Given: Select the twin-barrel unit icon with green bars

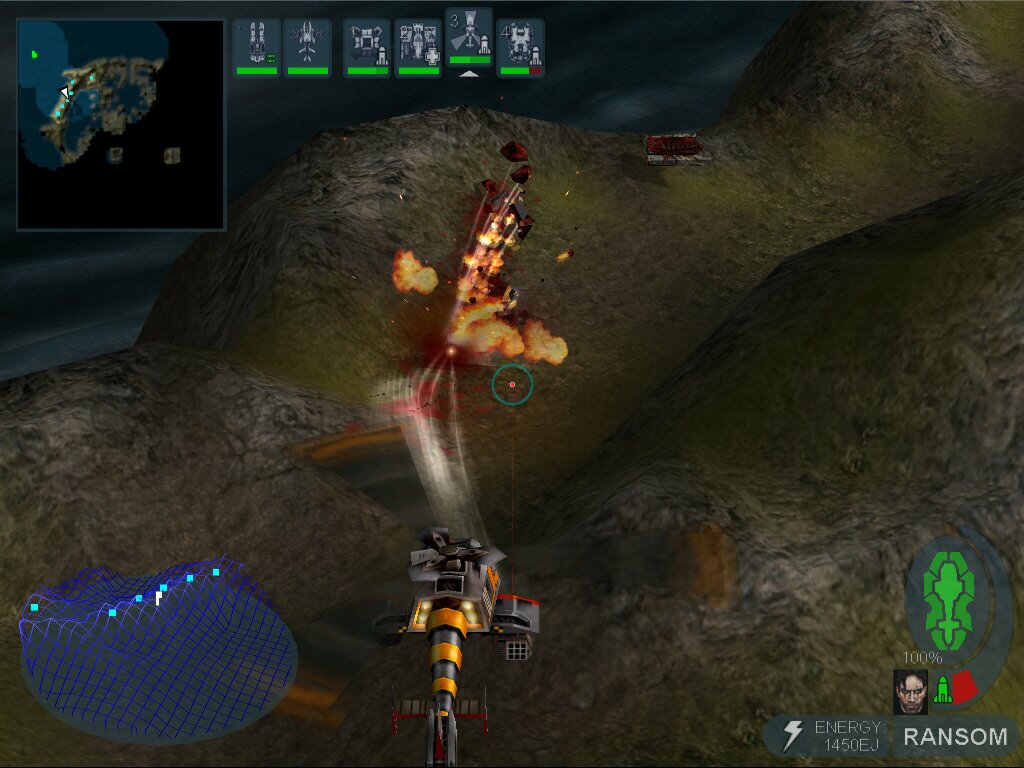Looking at the screenshot, I should click(x=257, y=47).
